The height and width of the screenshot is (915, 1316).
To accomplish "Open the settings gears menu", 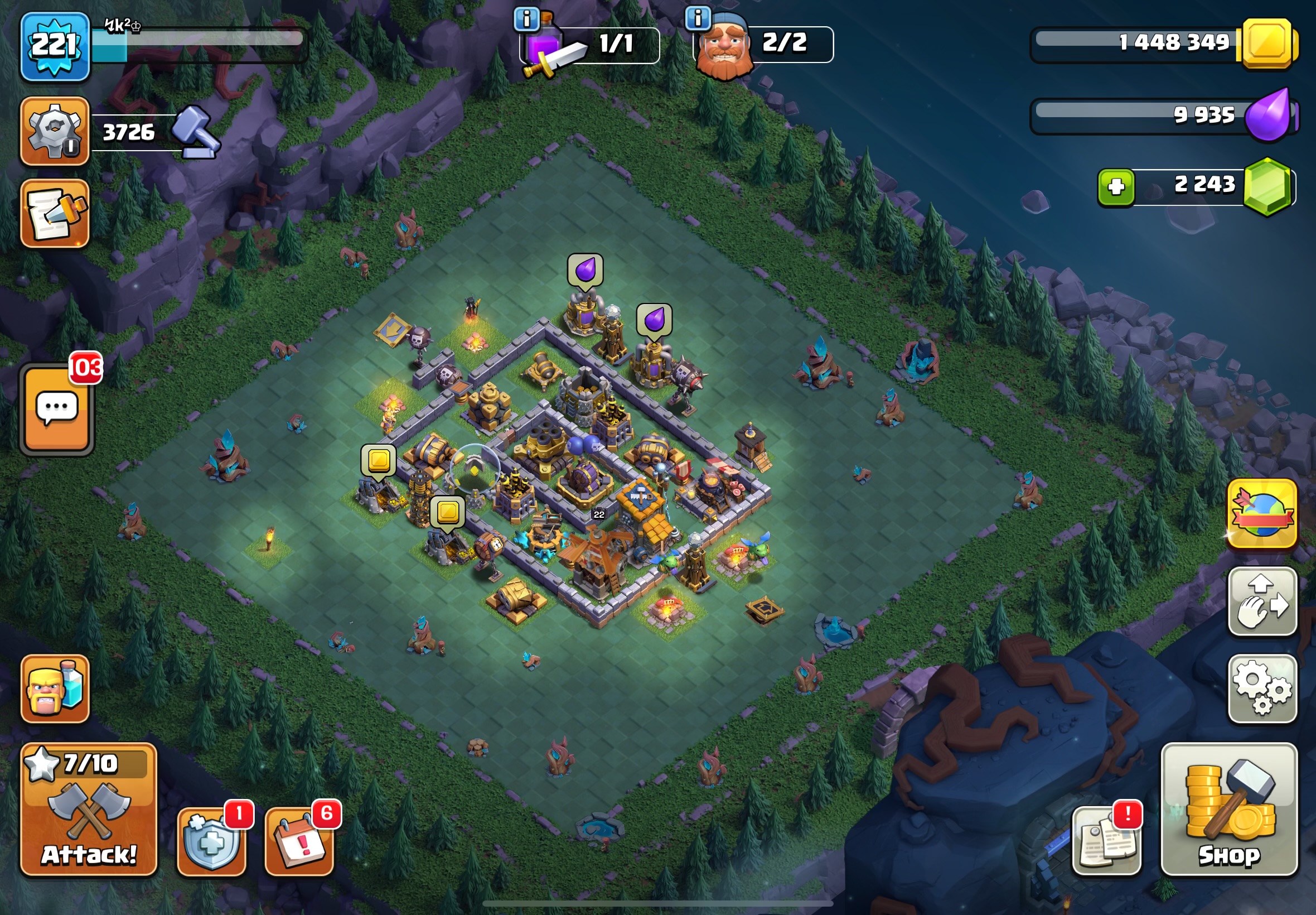I will click(1261, 688).
